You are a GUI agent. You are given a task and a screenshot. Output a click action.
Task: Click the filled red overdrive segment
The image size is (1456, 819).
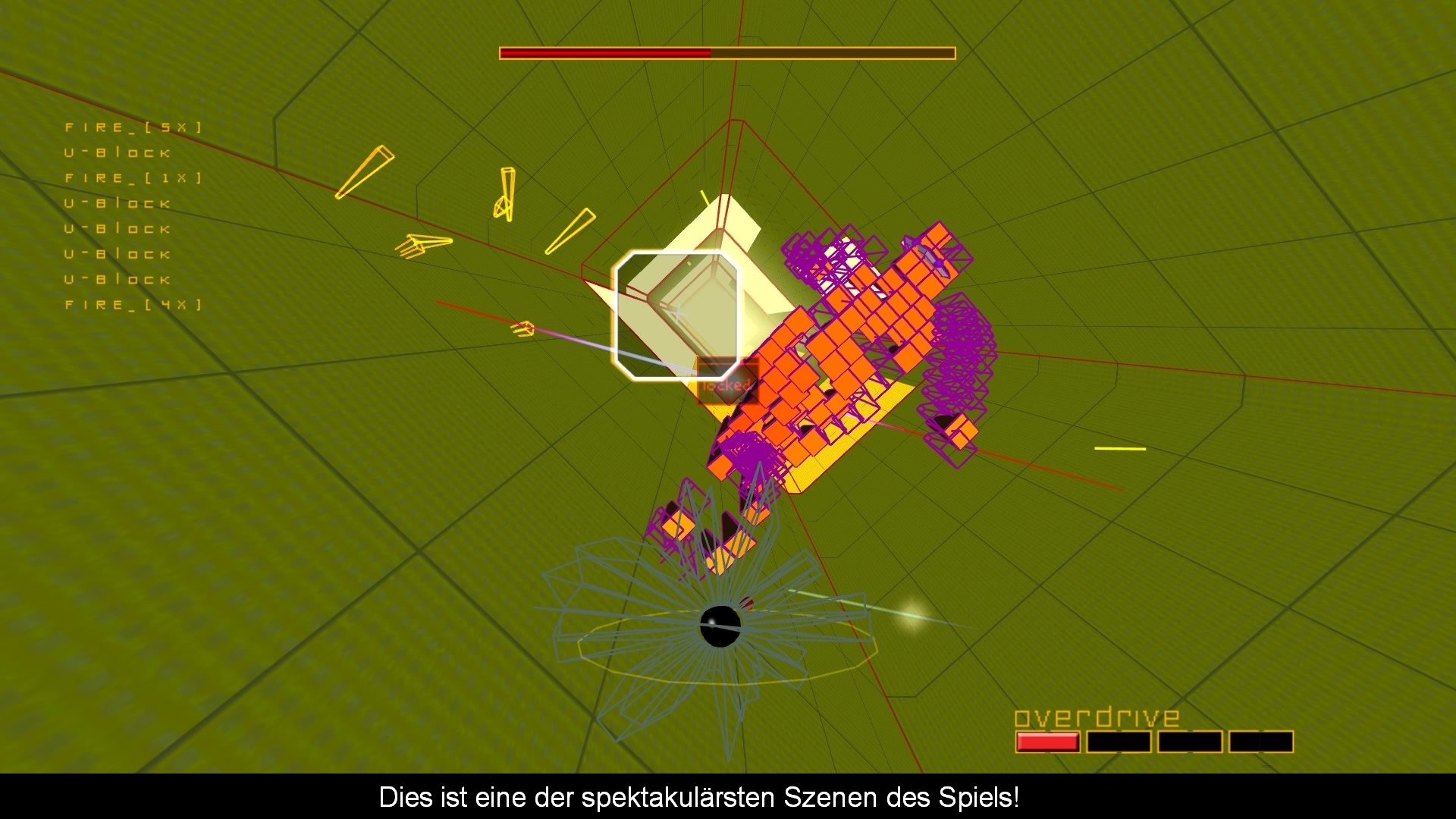(1049, 741)
